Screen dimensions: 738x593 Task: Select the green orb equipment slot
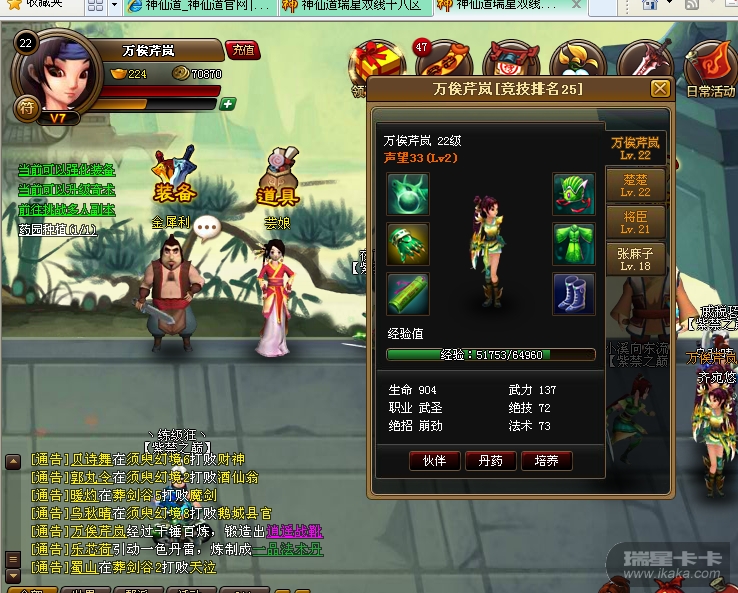tap(408, 194)
